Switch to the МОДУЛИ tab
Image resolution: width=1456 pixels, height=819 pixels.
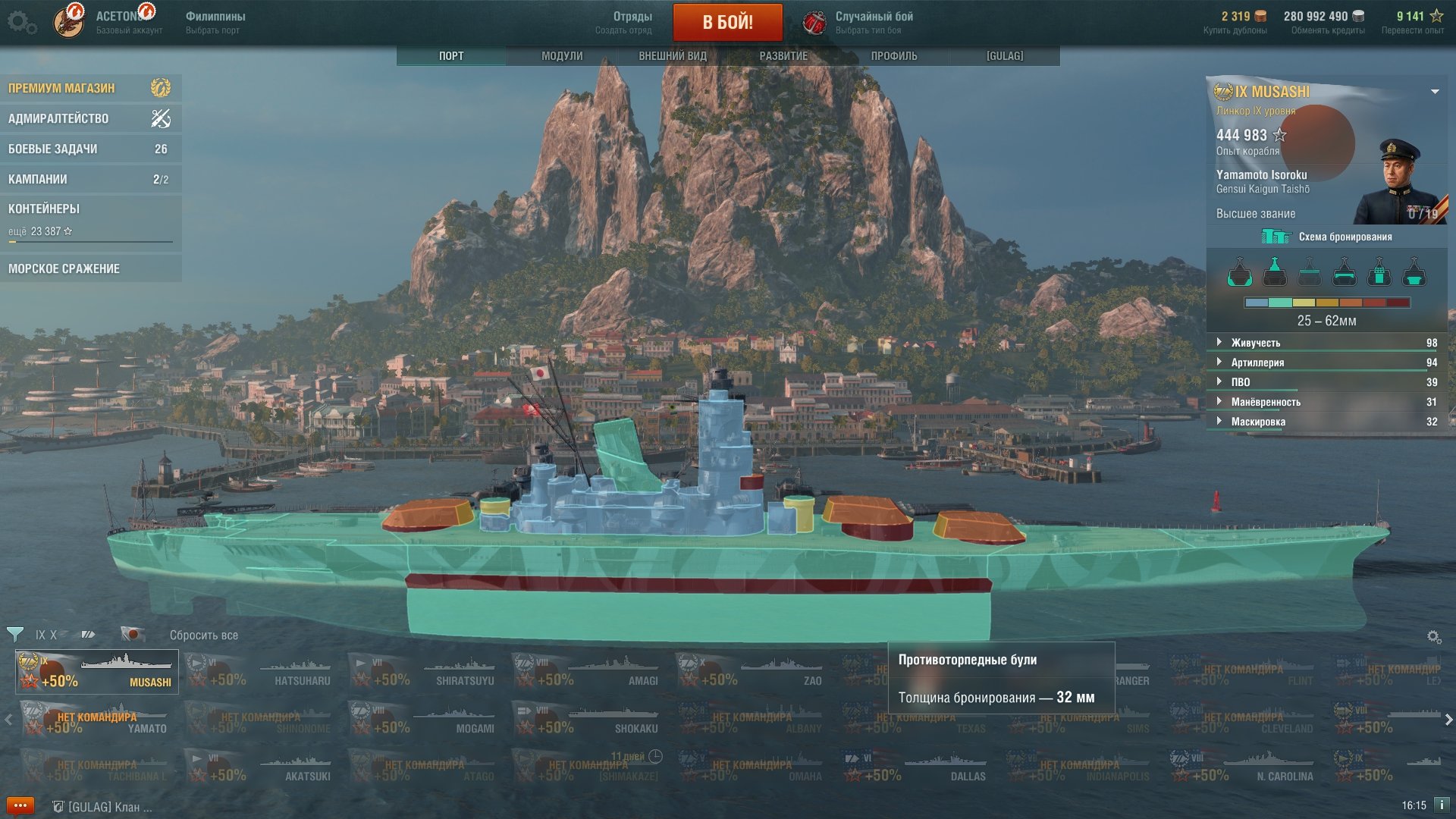(x=562, y=56)
